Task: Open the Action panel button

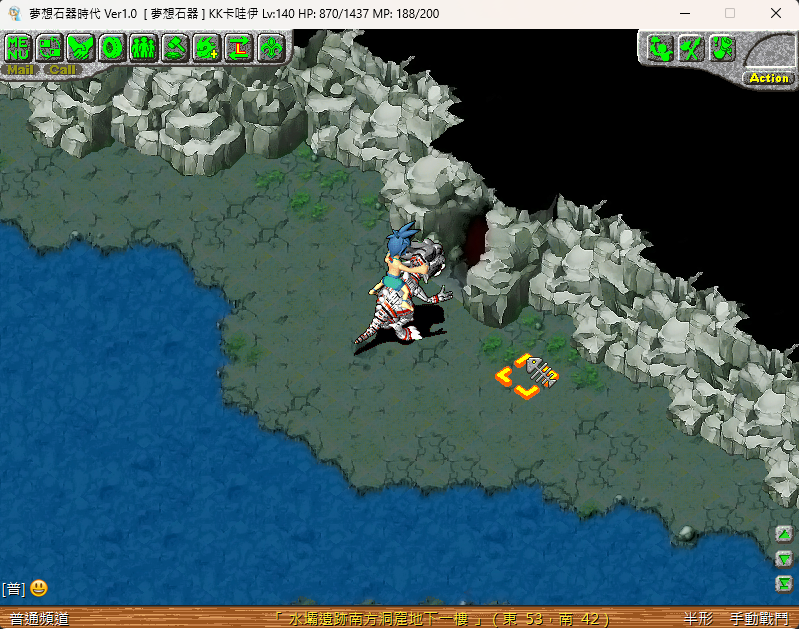Action: click(768, 78)
